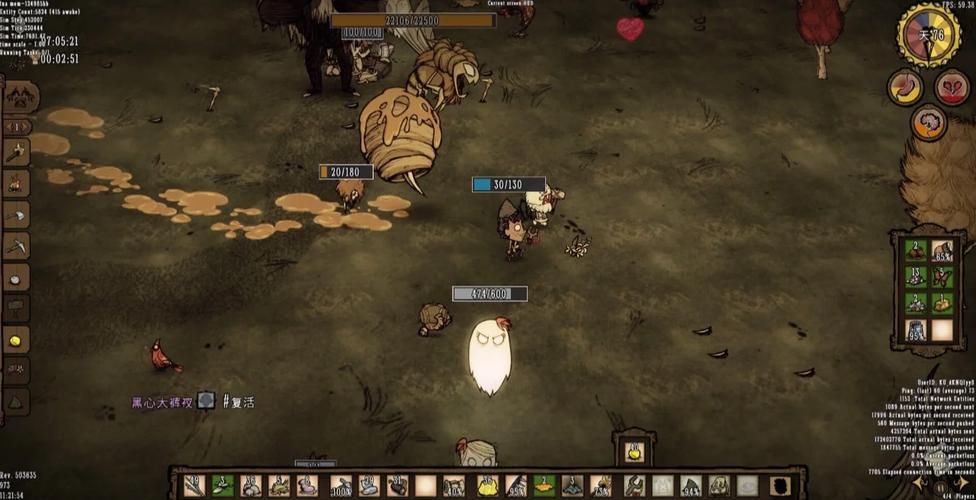Screen dimensions: 976x500
Task: Select the backpack item showing 95%
Action: 916,329
